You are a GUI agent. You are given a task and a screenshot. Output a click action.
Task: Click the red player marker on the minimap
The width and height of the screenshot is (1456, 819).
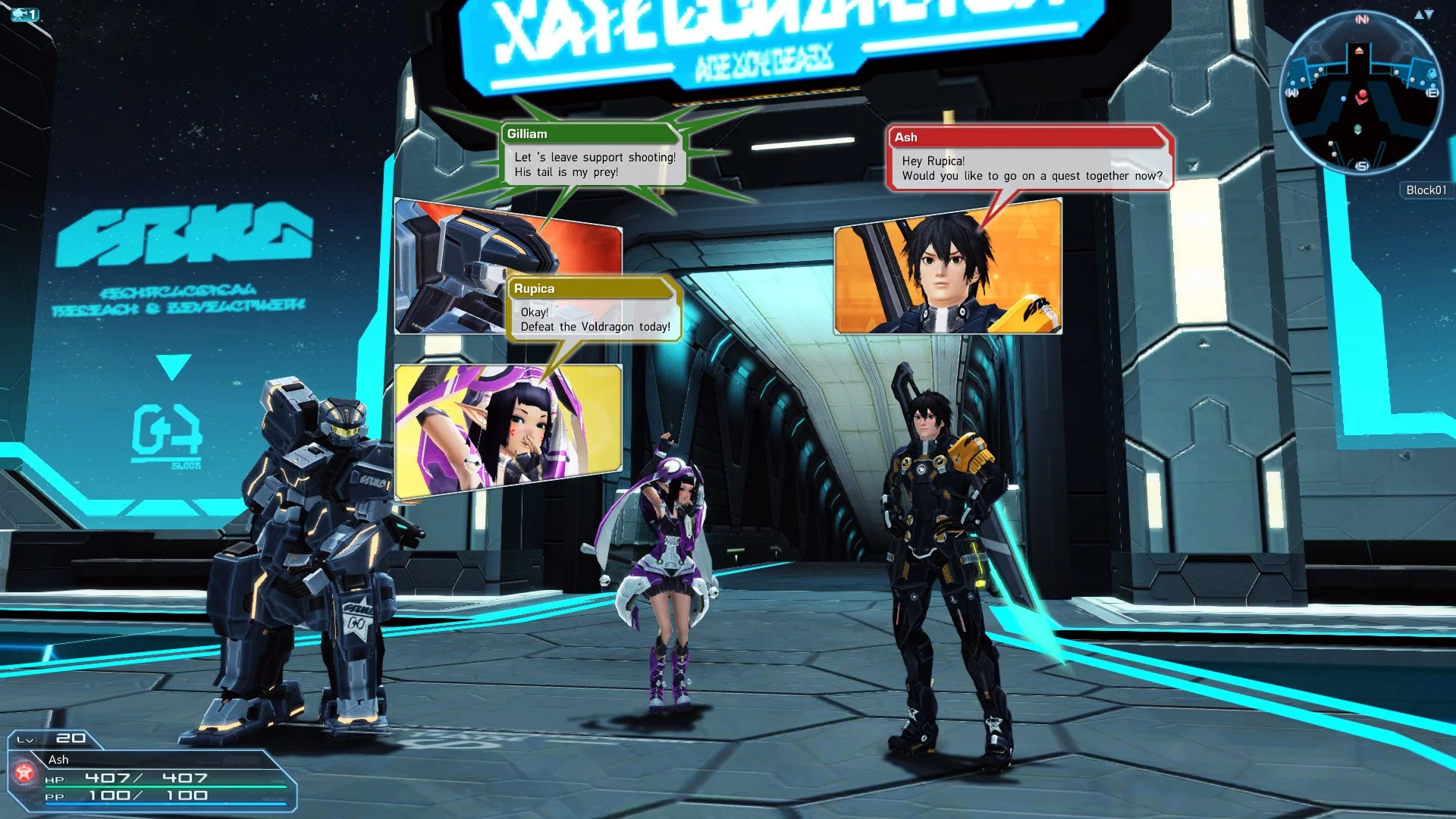pos(1362,95)
